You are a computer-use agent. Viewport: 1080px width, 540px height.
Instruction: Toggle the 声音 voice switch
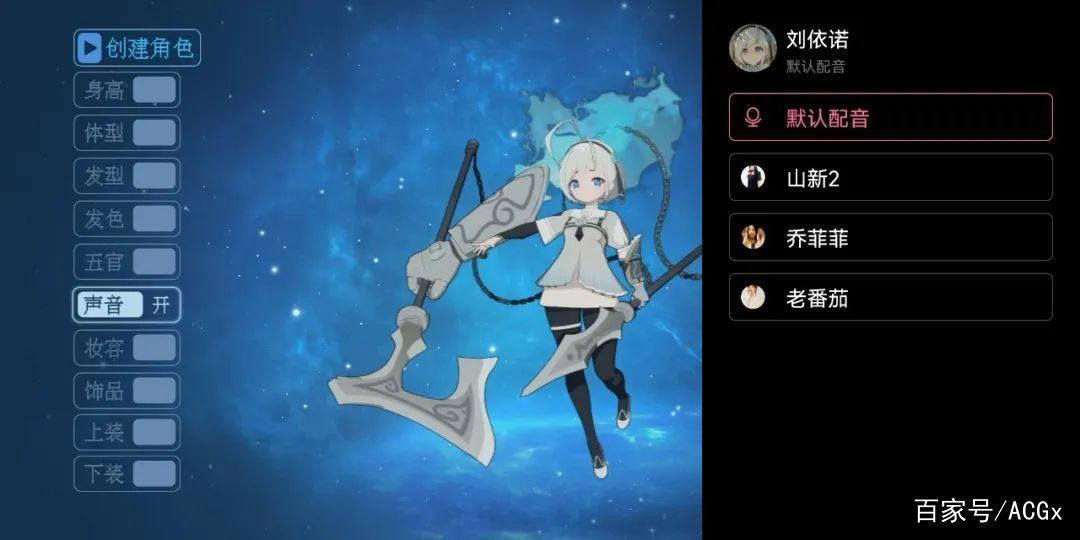[127, 305]
